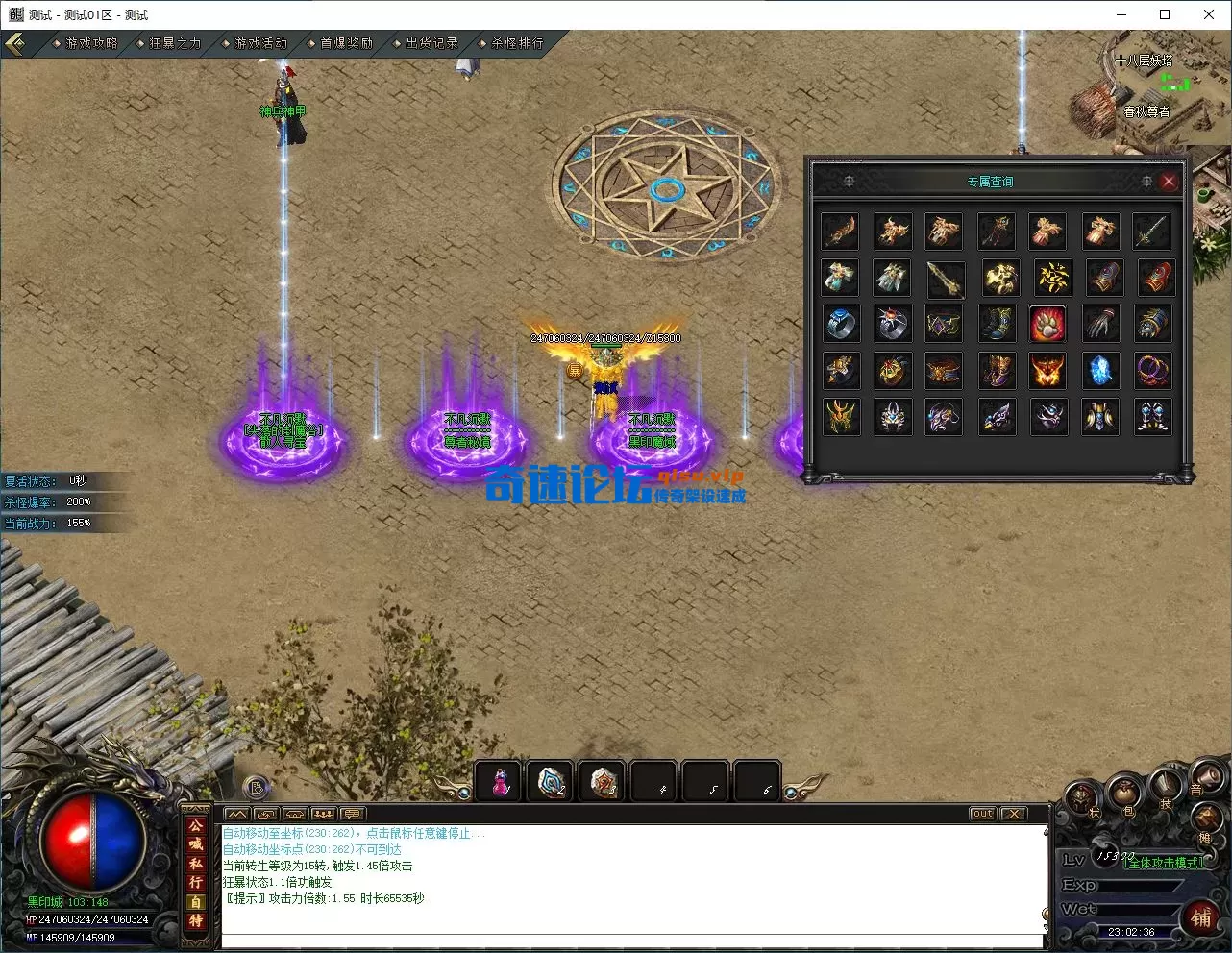Open the 杀怪排行 kill ranking
Image resolution: width=1232 pixels, height=953 pixels.
[x=517, y=43]
